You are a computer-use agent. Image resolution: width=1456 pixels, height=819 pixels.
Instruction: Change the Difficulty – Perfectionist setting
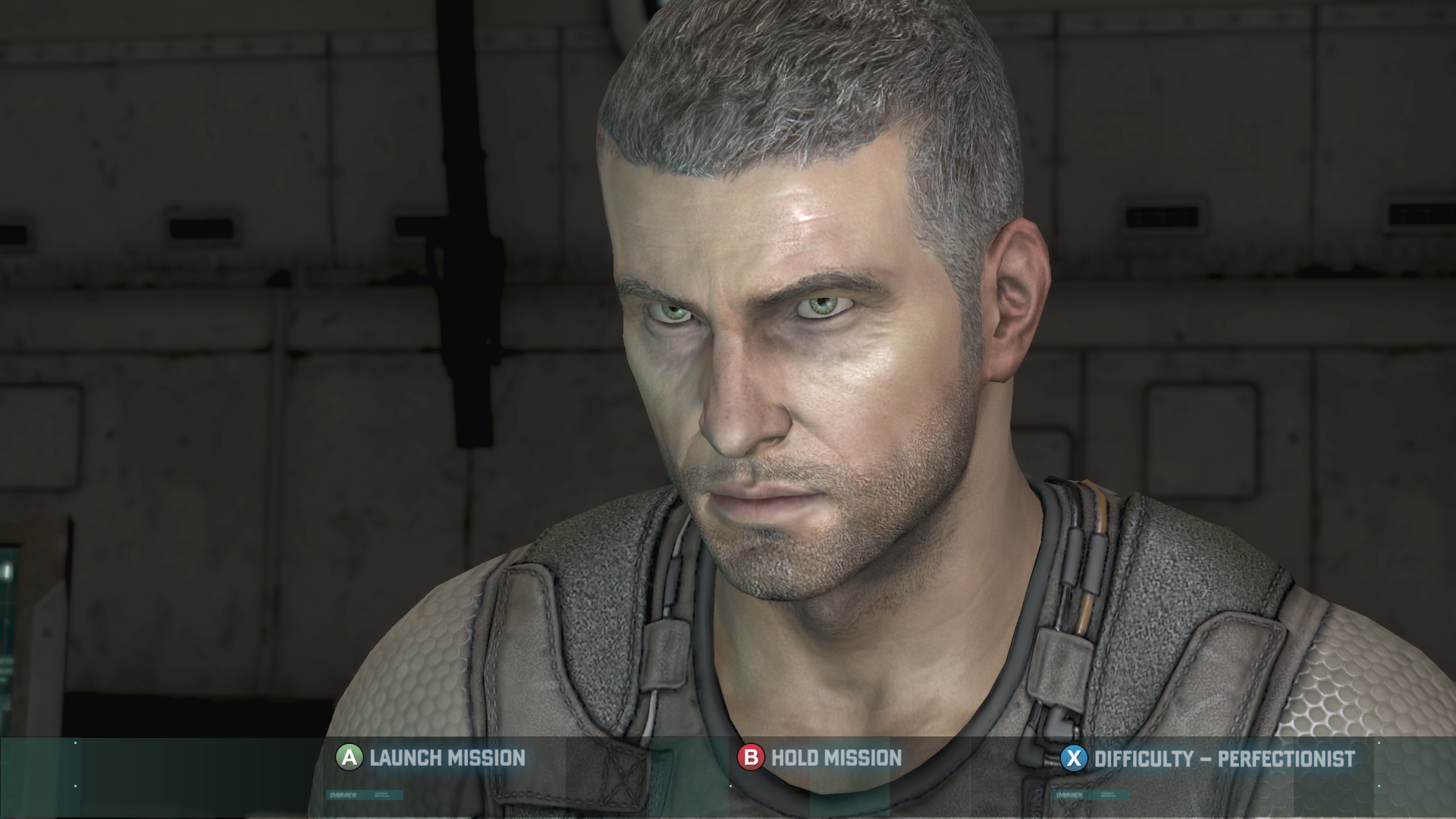tap(1208, 758)
